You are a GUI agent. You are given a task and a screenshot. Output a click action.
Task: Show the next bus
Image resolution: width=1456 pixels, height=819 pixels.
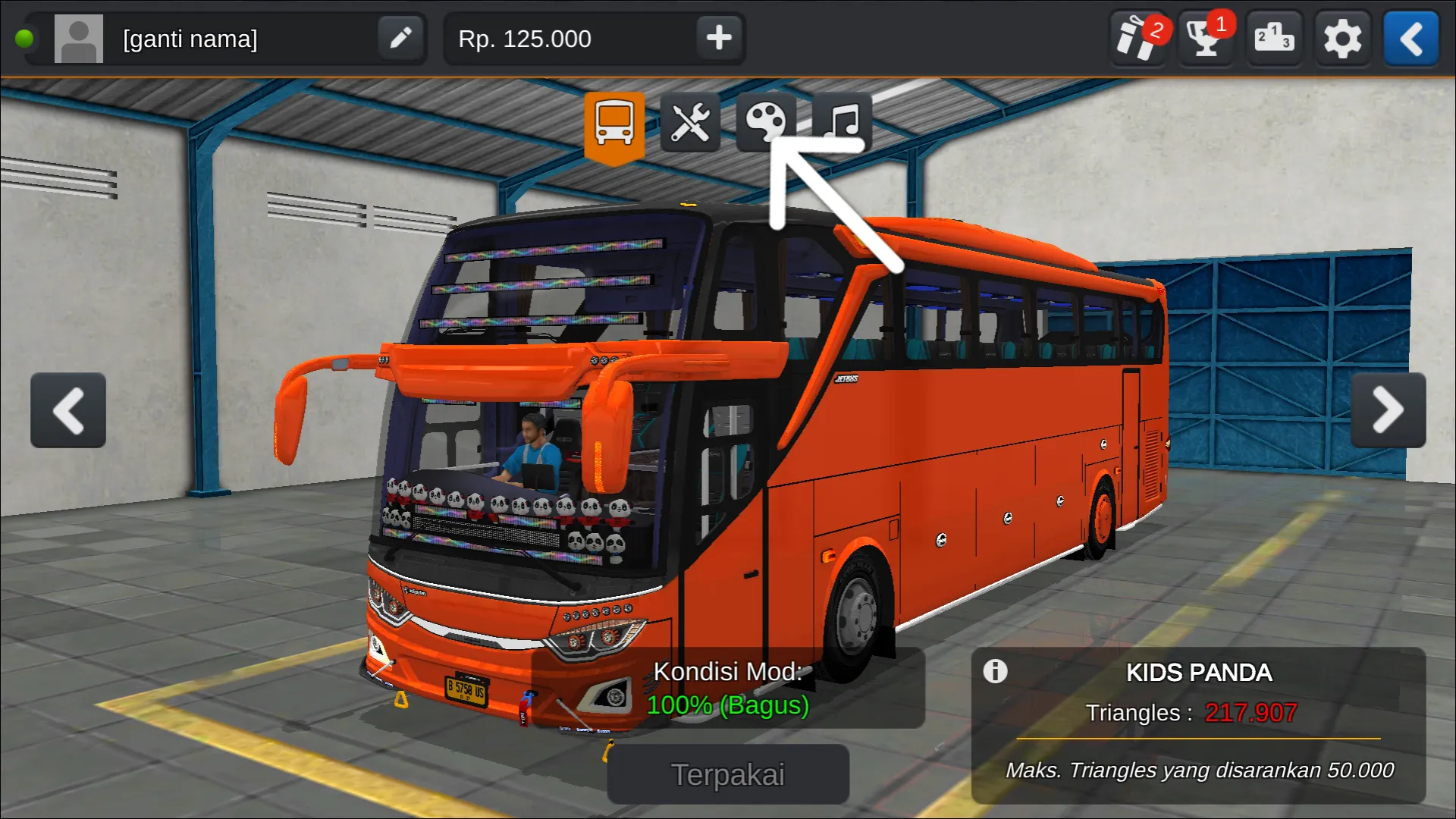(1388, 410)
